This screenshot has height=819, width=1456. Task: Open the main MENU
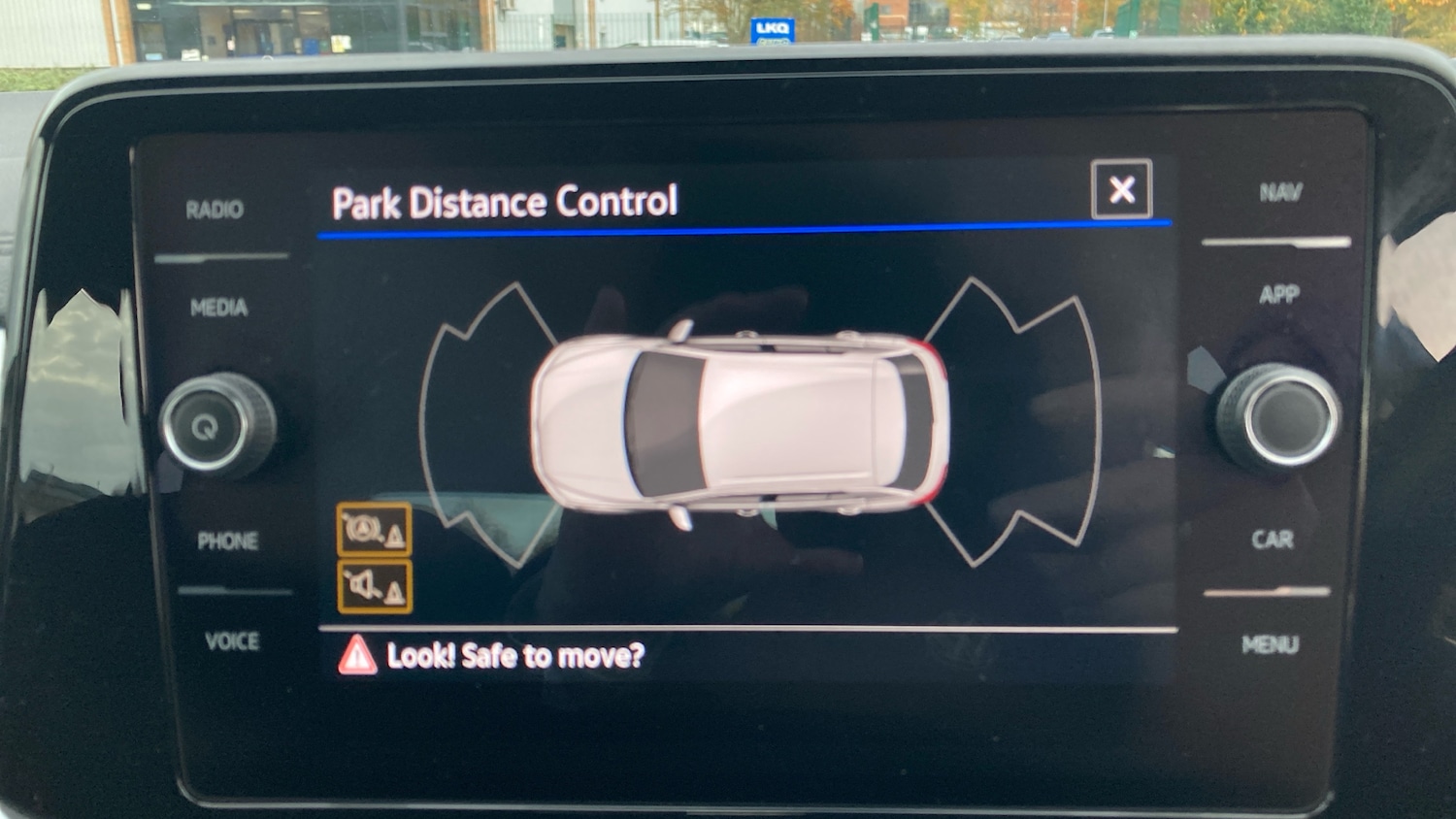[1270, 644]
